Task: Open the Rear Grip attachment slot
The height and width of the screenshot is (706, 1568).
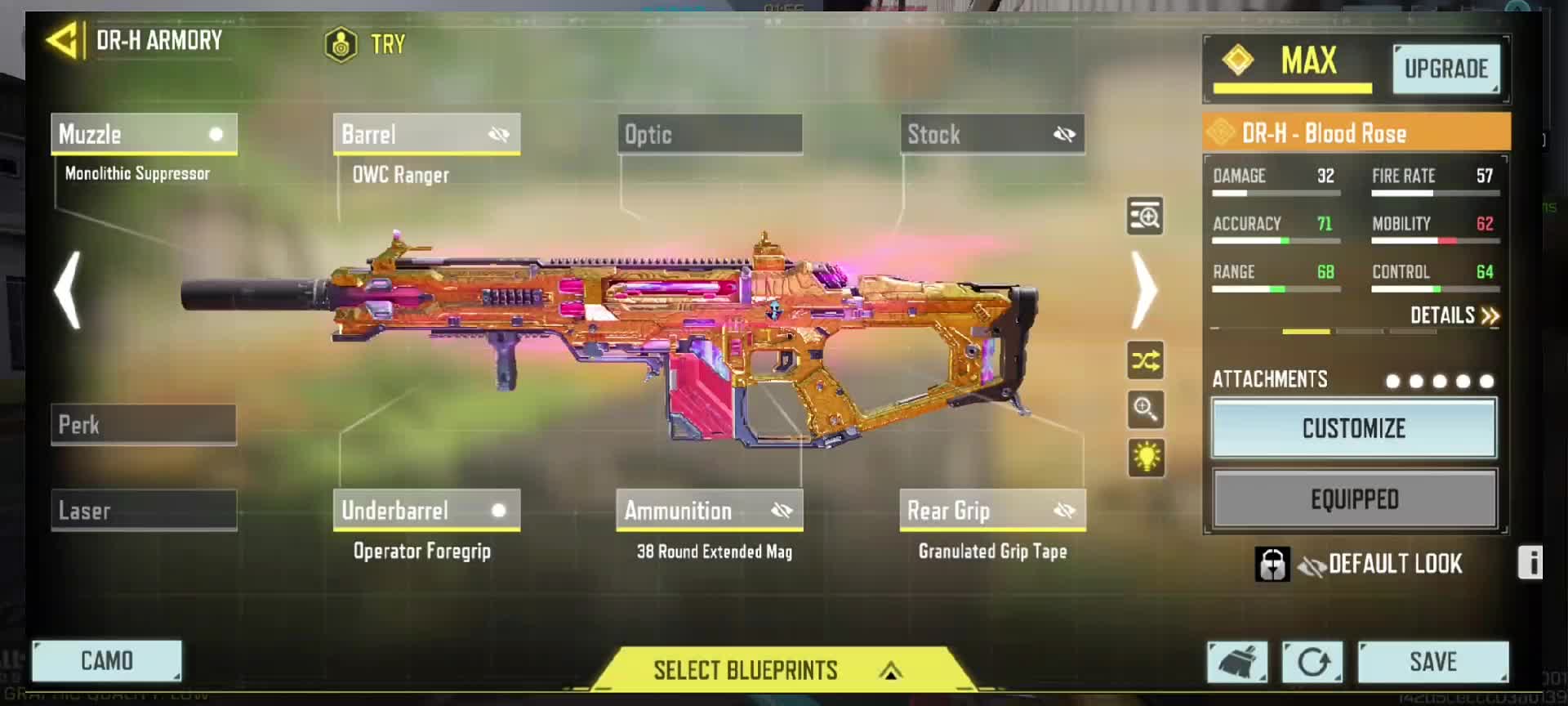Action: pyautogui.click(x=992, y=511)
